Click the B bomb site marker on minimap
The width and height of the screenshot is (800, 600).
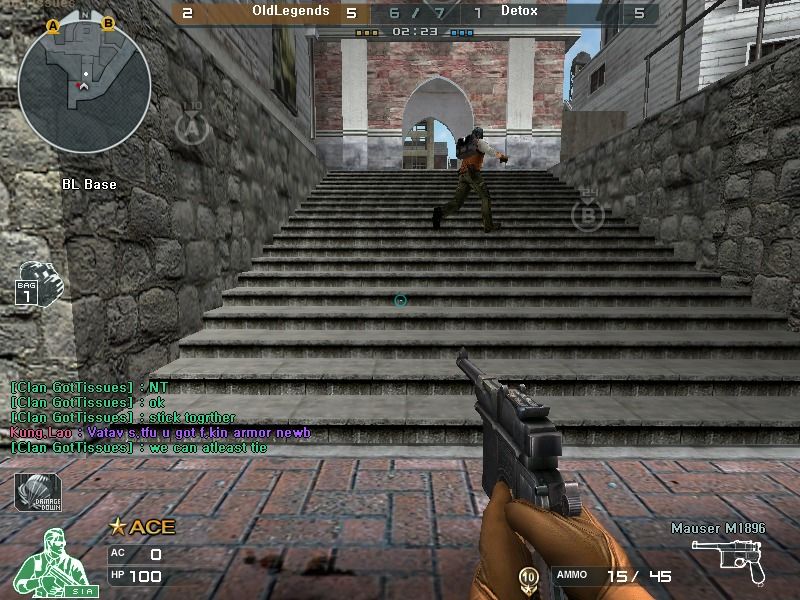point(108,22)
